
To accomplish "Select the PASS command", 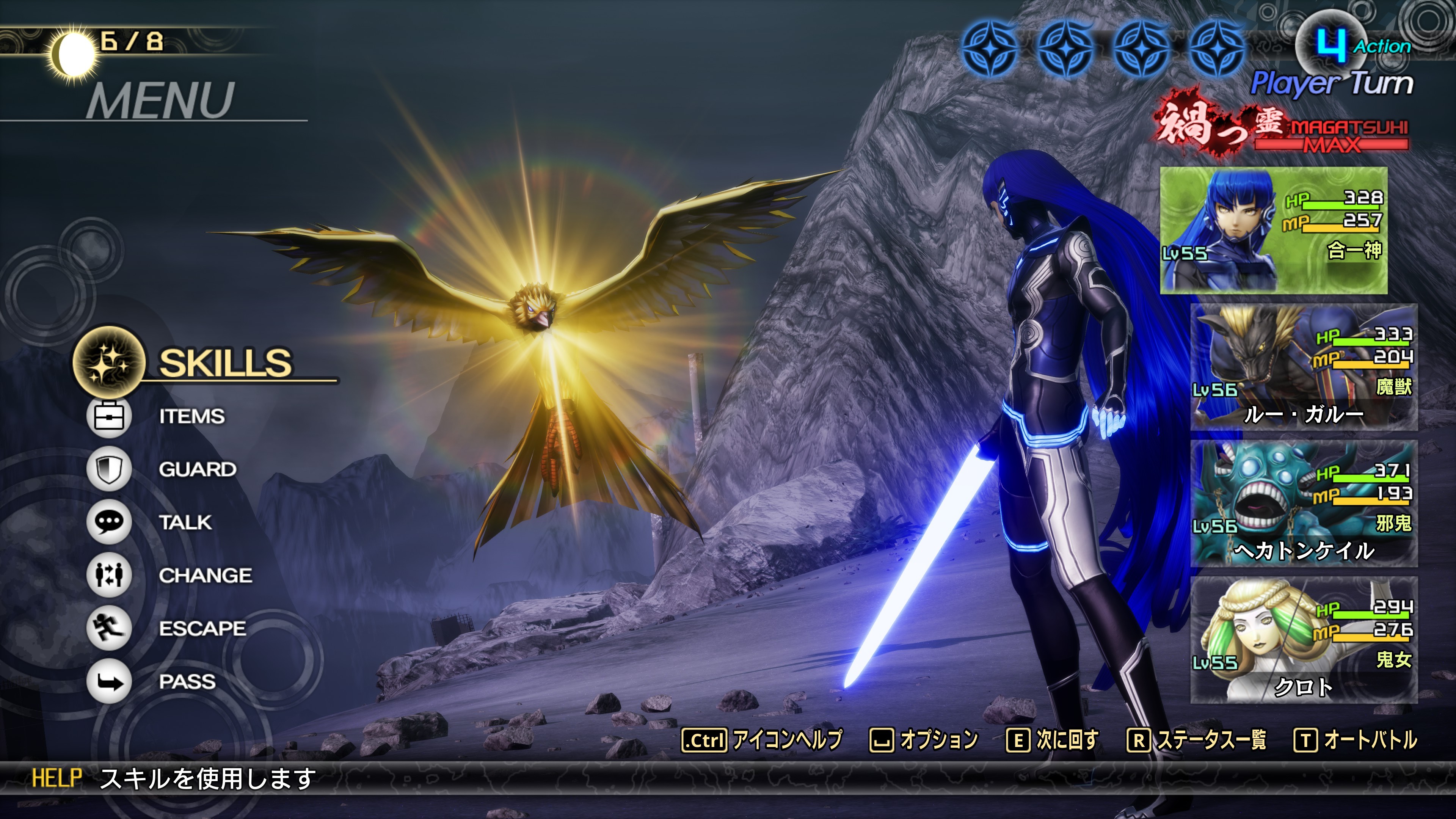I will [187, 682].
